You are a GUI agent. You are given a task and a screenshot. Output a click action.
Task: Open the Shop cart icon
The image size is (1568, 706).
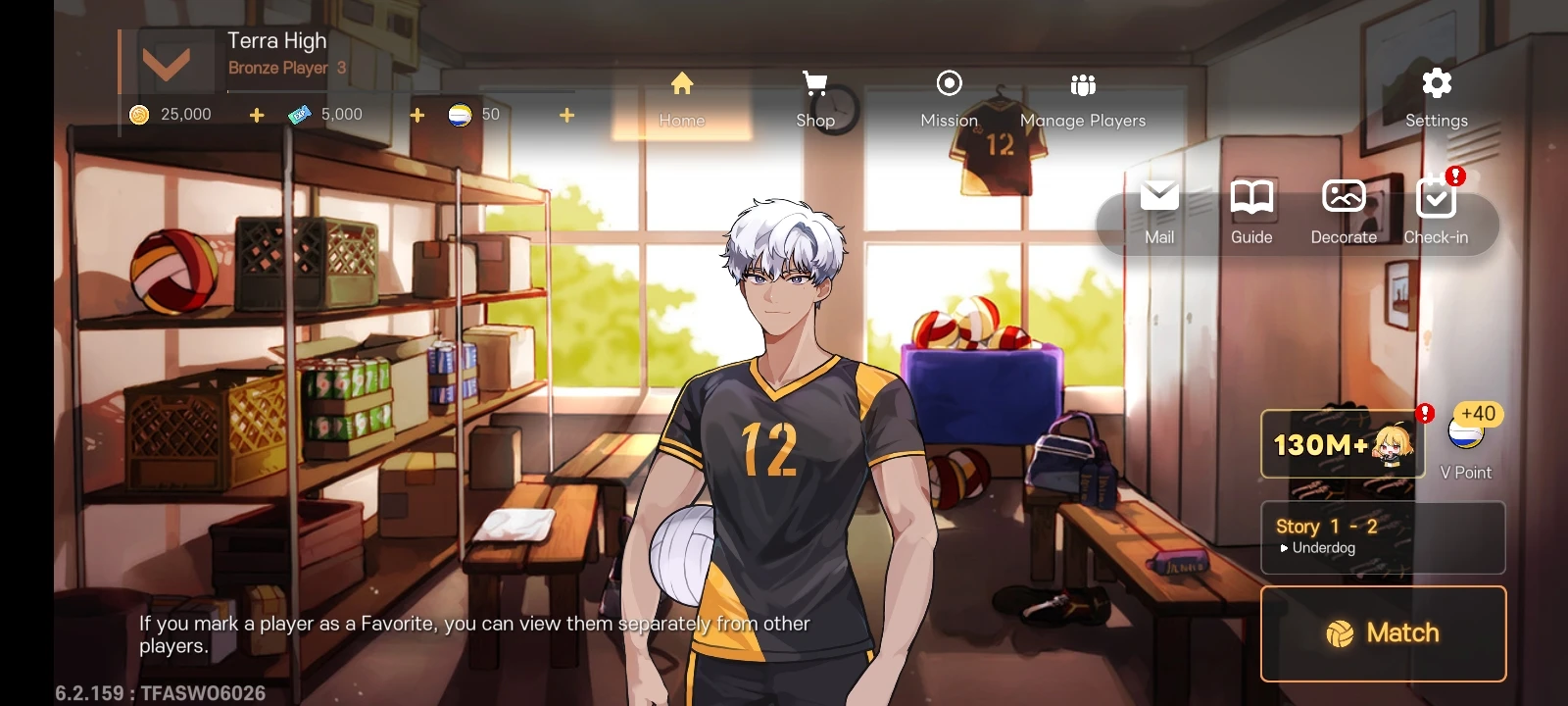click(x=814, y=84)
